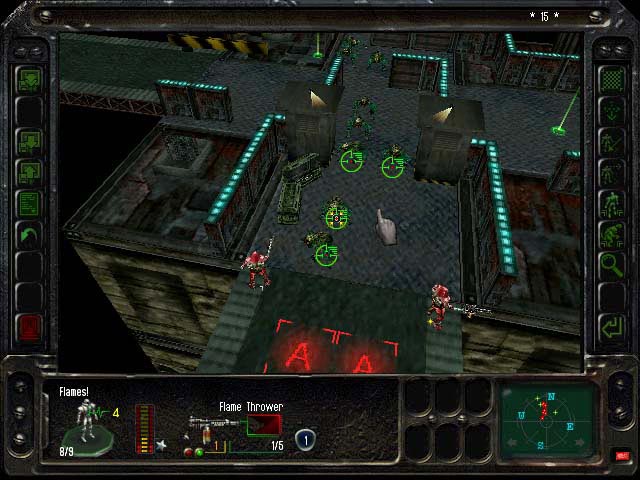Viewport: 640px width, 480px height.
Task: Open the magnifying glass zoom tool
Action: pyautogui.click(x=610, y=265)
